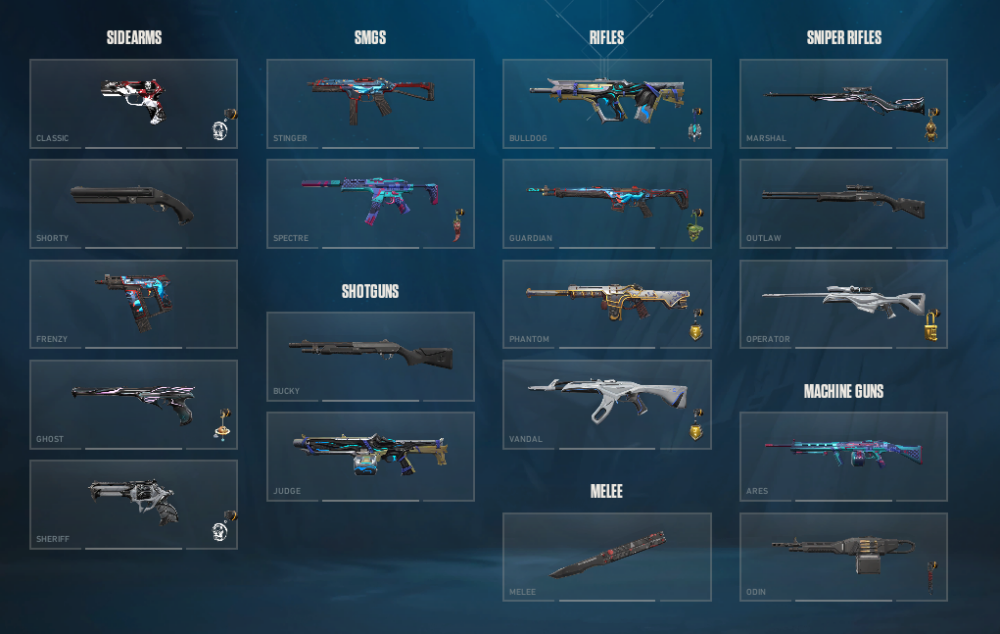1000x634 pixels.
Task: Choose the Frenzy pistol tile
Action: coord(133,304)
